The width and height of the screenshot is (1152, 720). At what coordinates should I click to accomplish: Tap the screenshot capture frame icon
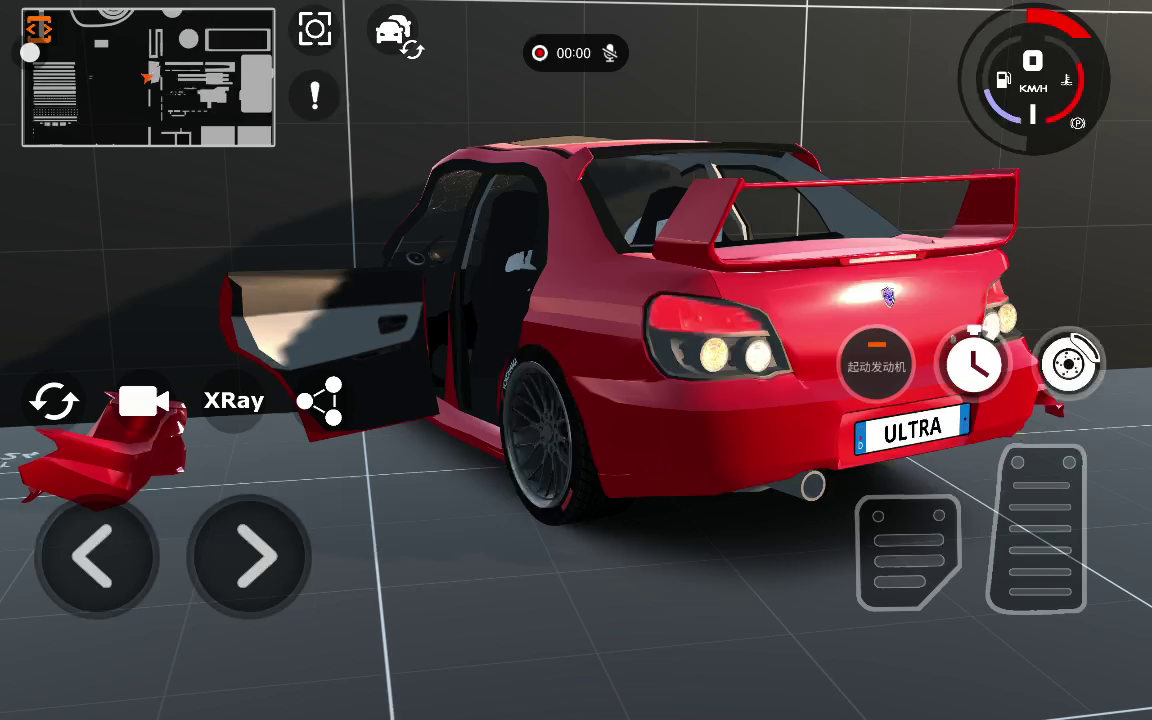coord(315,29)
